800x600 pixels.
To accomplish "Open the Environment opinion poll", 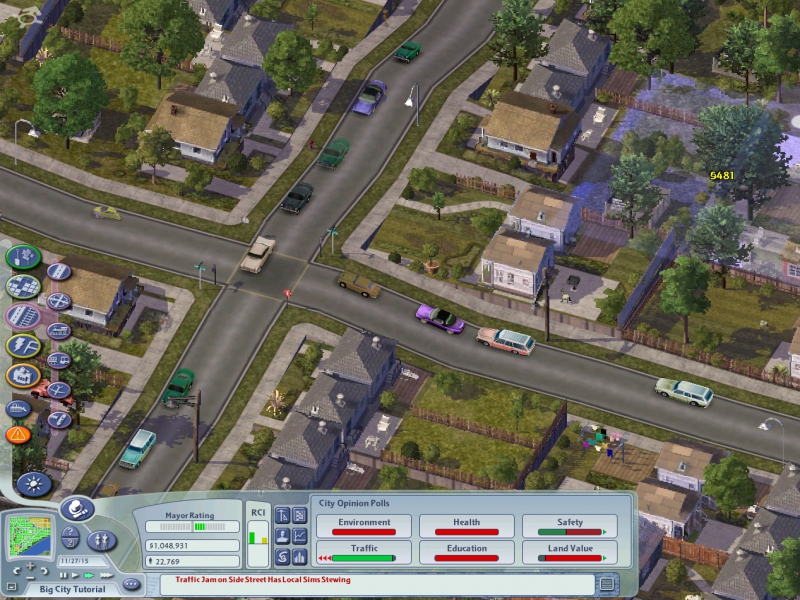I will 364,527.
